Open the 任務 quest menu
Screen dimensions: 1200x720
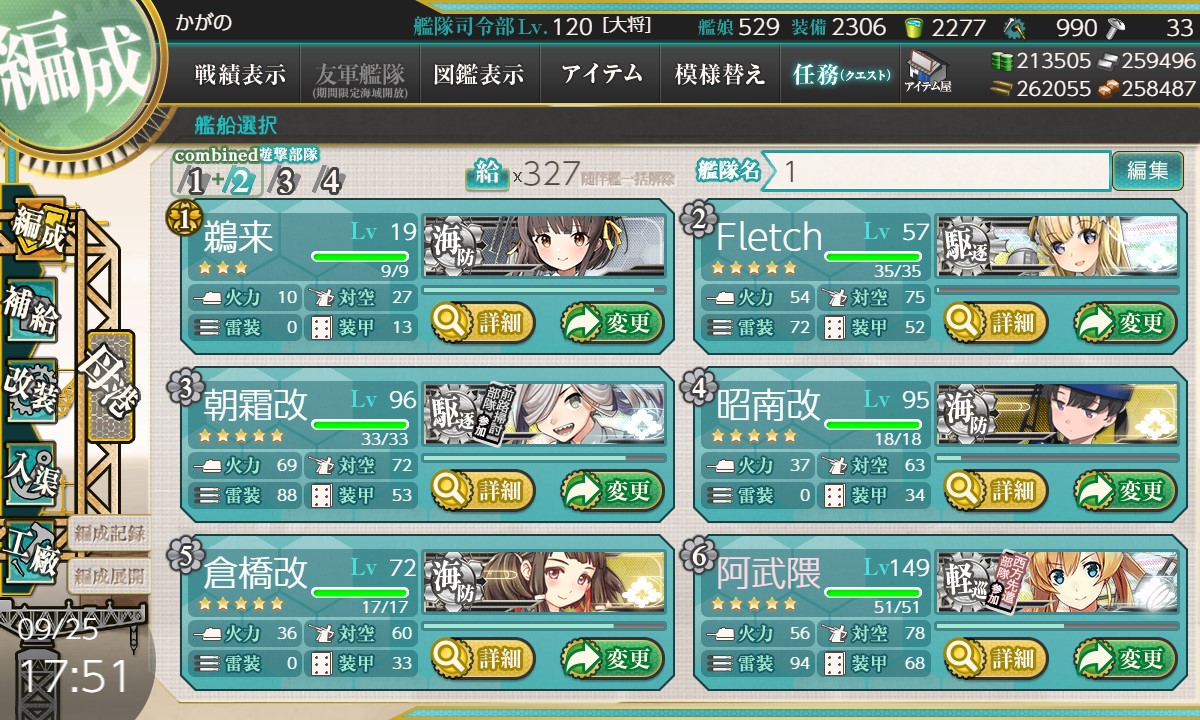pos(840,75)
